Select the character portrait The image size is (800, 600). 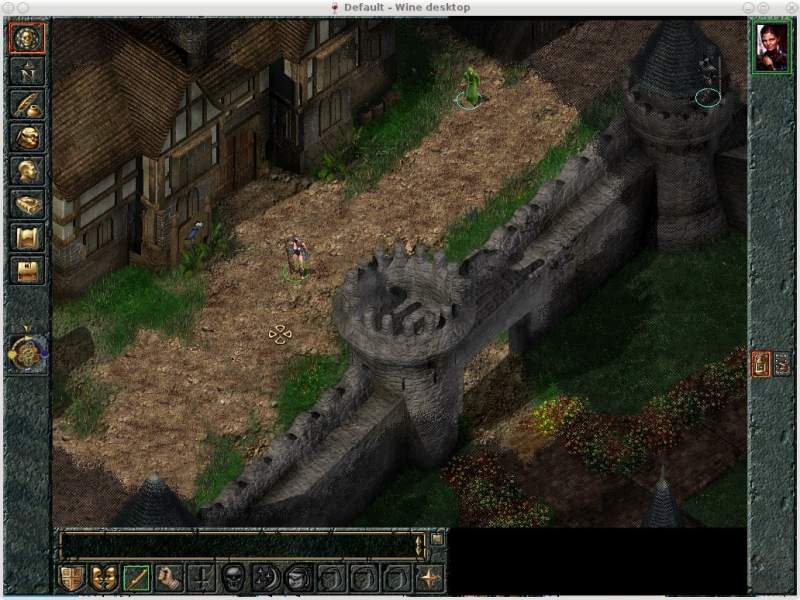pyautogui.click(x=771, y=47)
